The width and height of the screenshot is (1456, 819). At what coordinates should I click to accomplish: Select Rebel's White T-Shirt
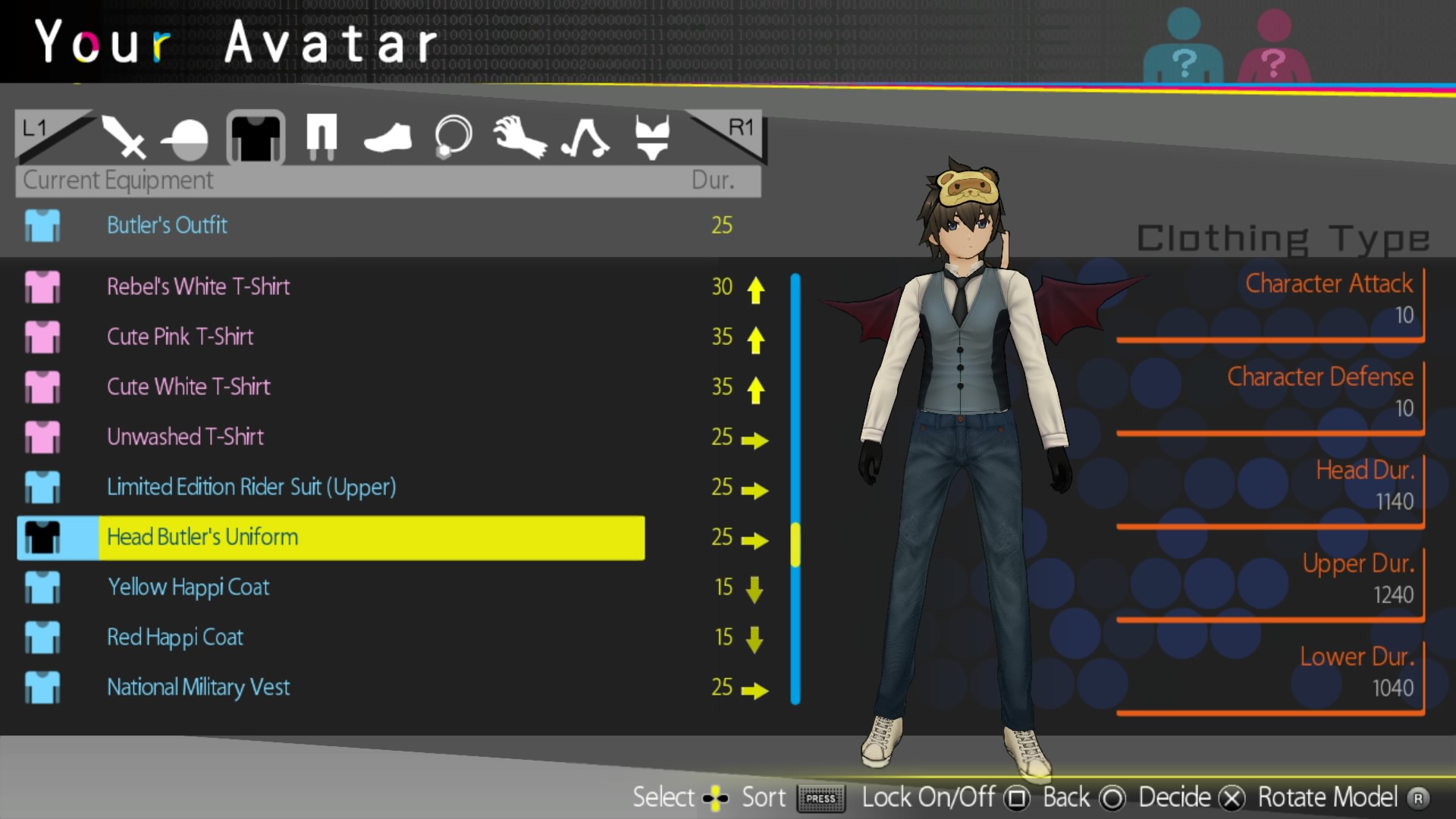pyautogui.click(x=198, y=287)
